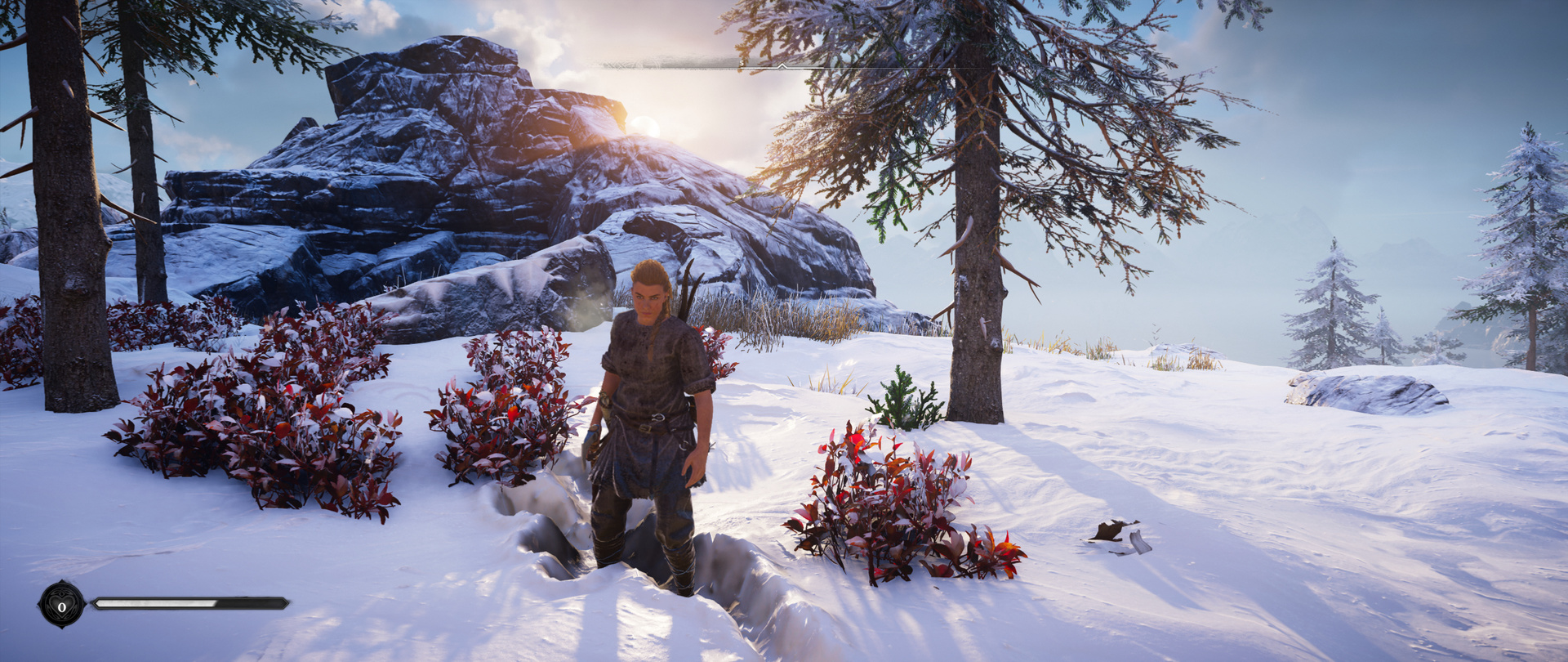The width and height of the screenshot is (1568, 662).
Task: Select the rations pouch icon showing 0
Action: tap(62, 606)
